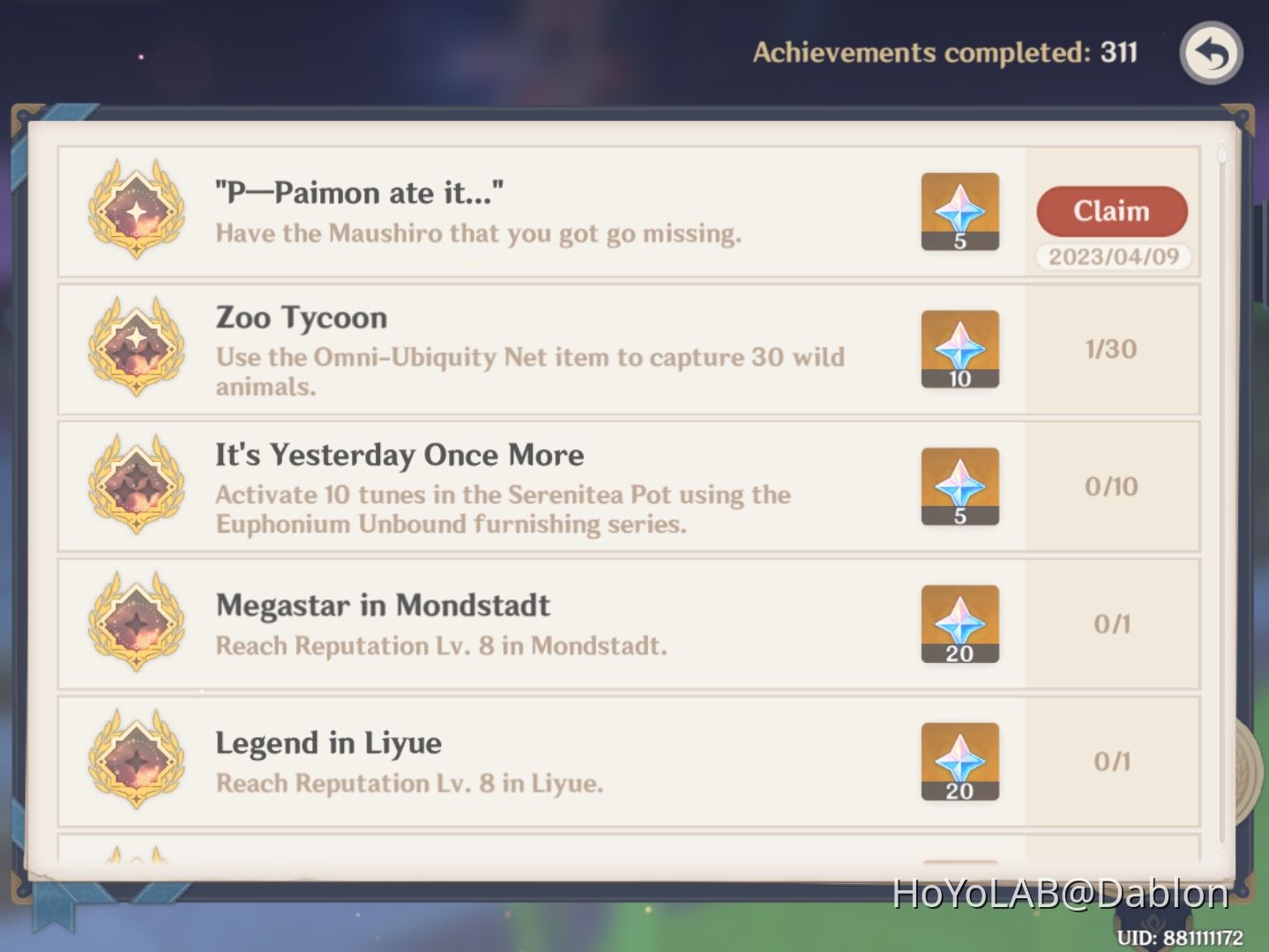Click the 0/1 progress counter for Legend in Liyue

click(1113, 760)
